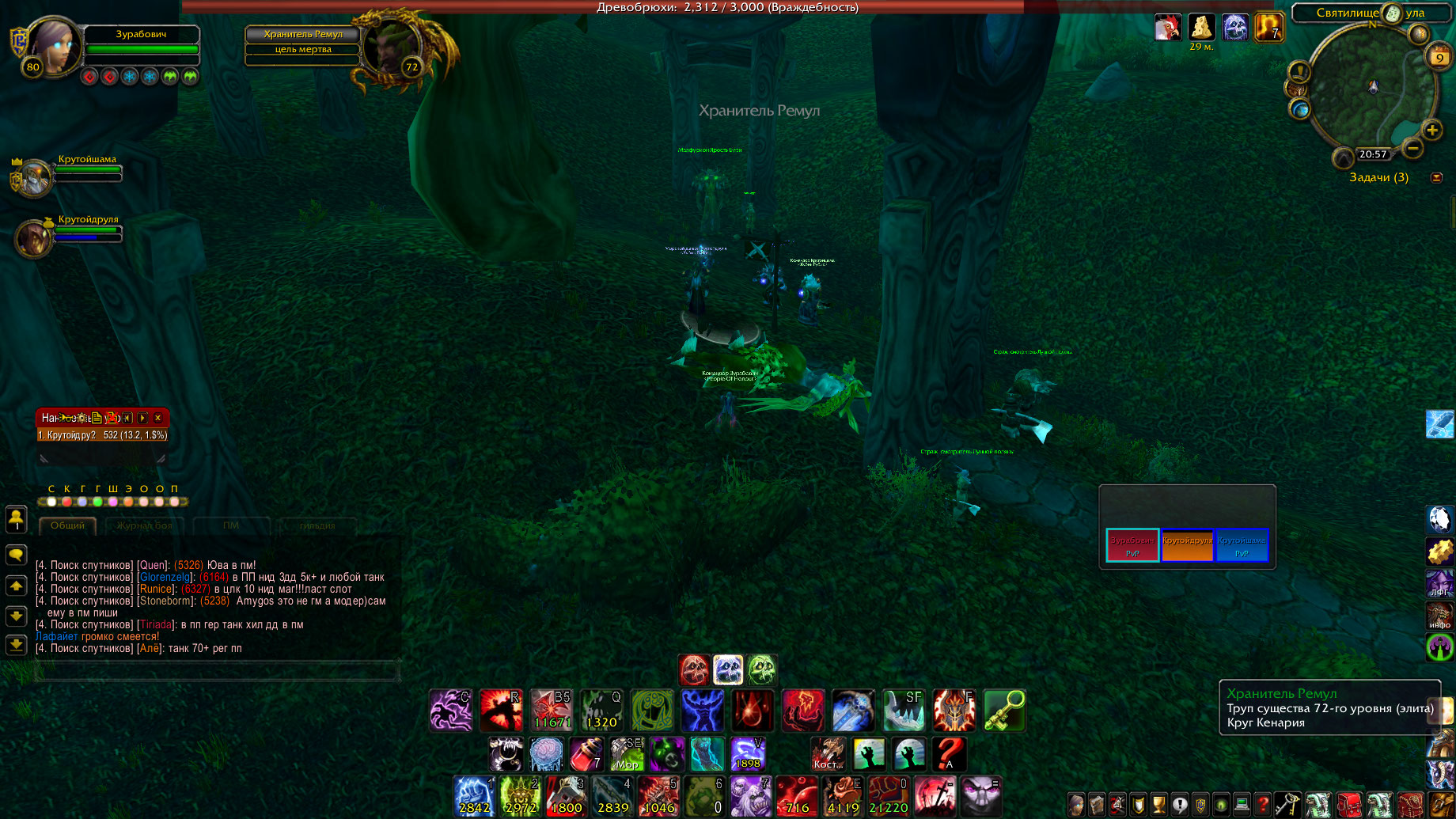Image resolution: width=1456 pixels, height=819 pixels.
Task: Open the red question mark help micro button
Action: tap(1263, 805)
